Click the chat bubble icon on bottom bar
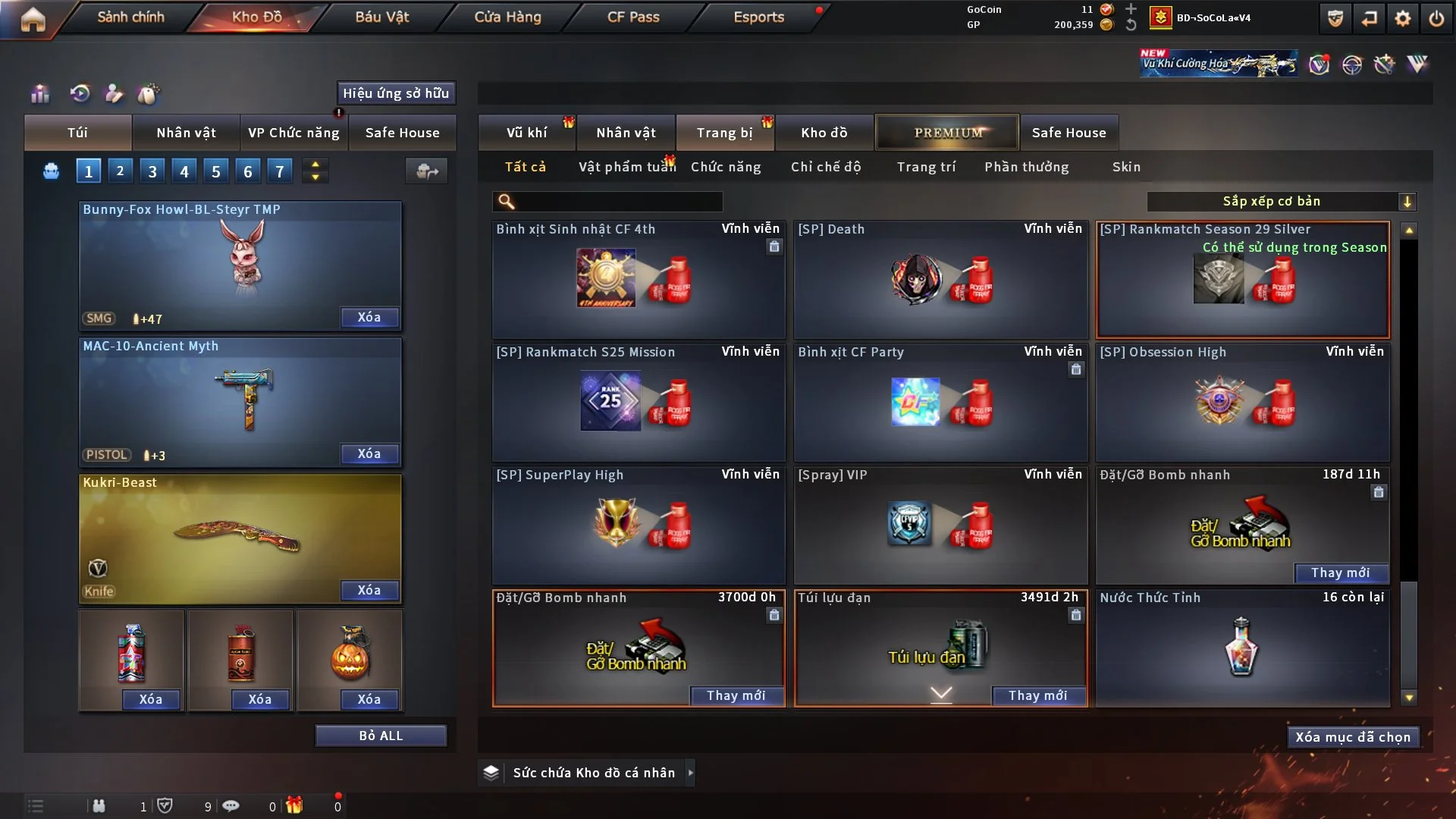Viewport: 1456px width, 819px height. point(231,805)
